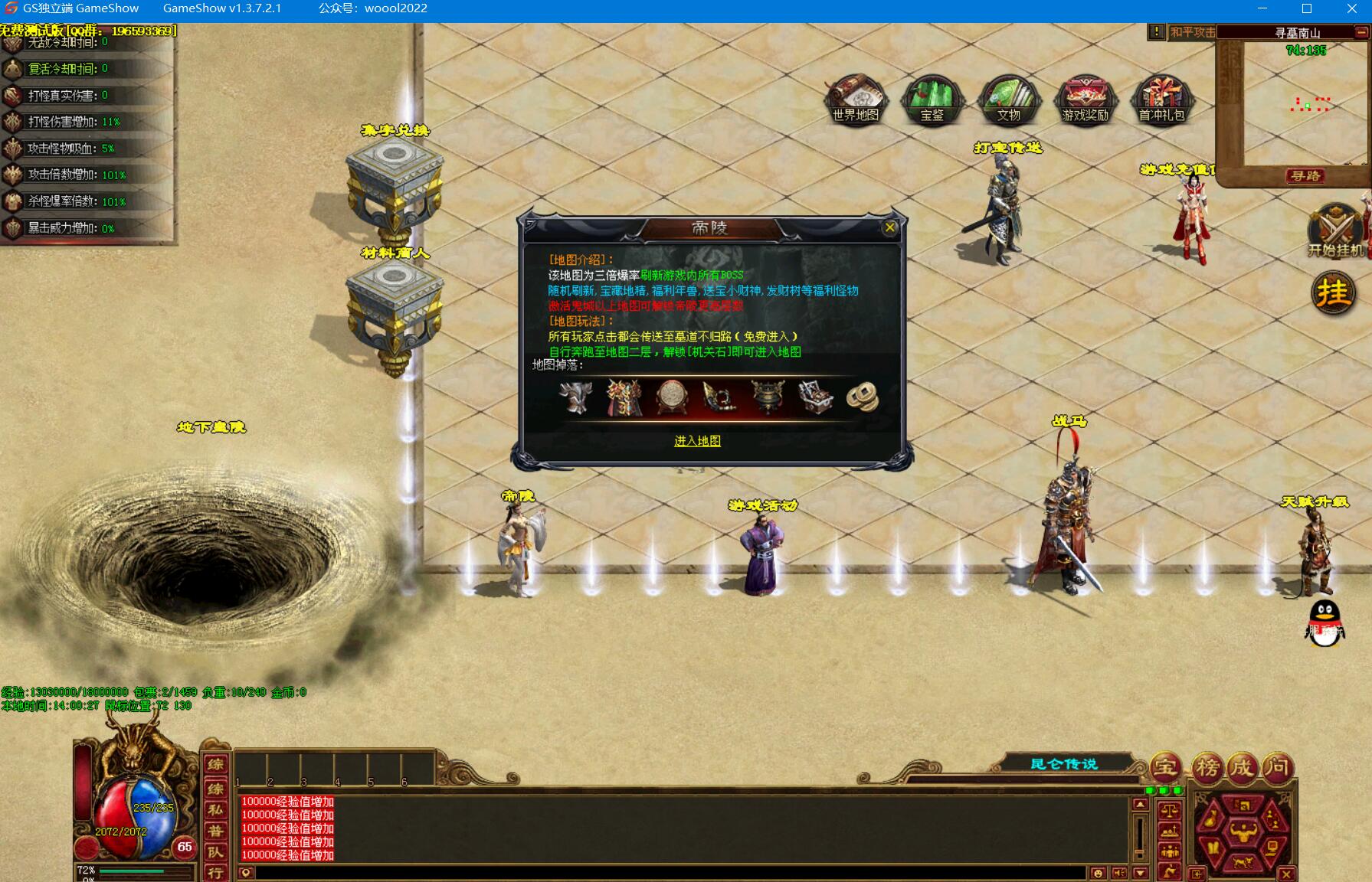Click the 进入地图 enter map link

(697, 441)
